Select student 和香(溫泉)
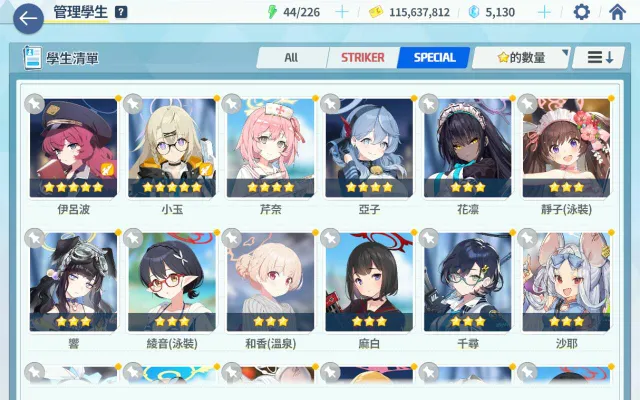This screenshot has height=400, width=640. point(270,282)
